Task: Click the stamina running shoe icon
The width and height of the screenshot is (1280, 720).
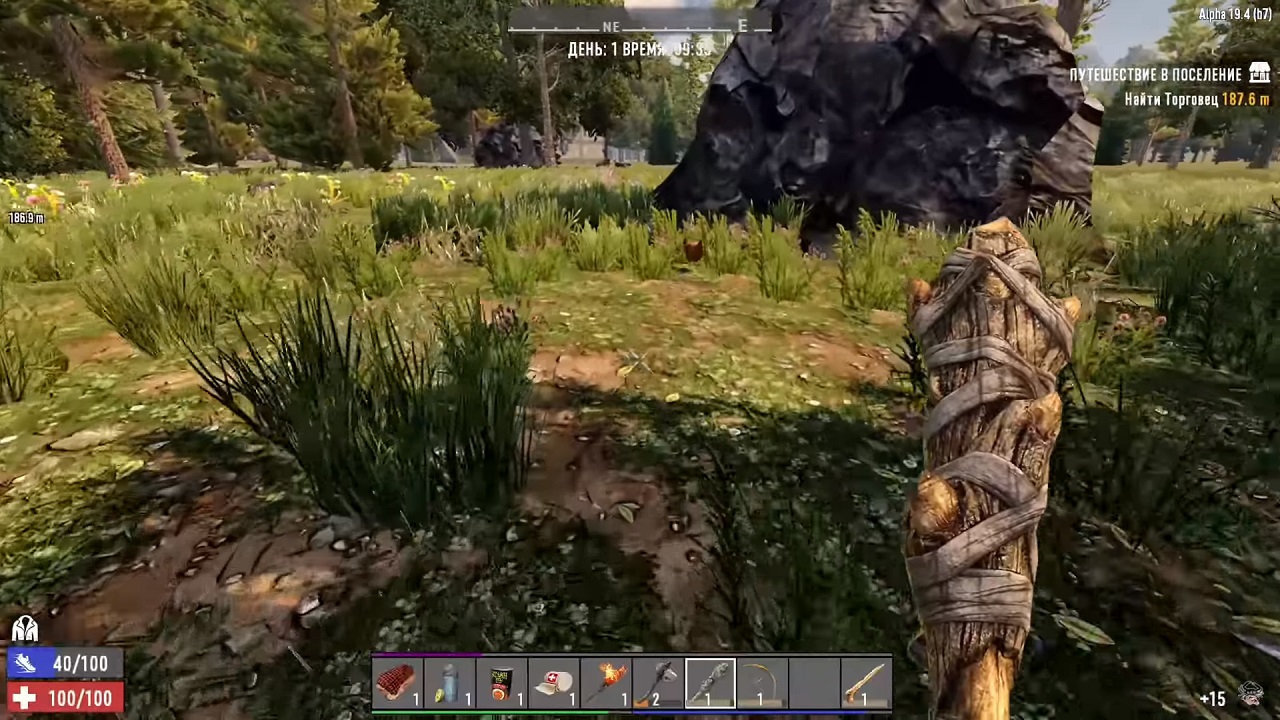Action: pos(25,663)
